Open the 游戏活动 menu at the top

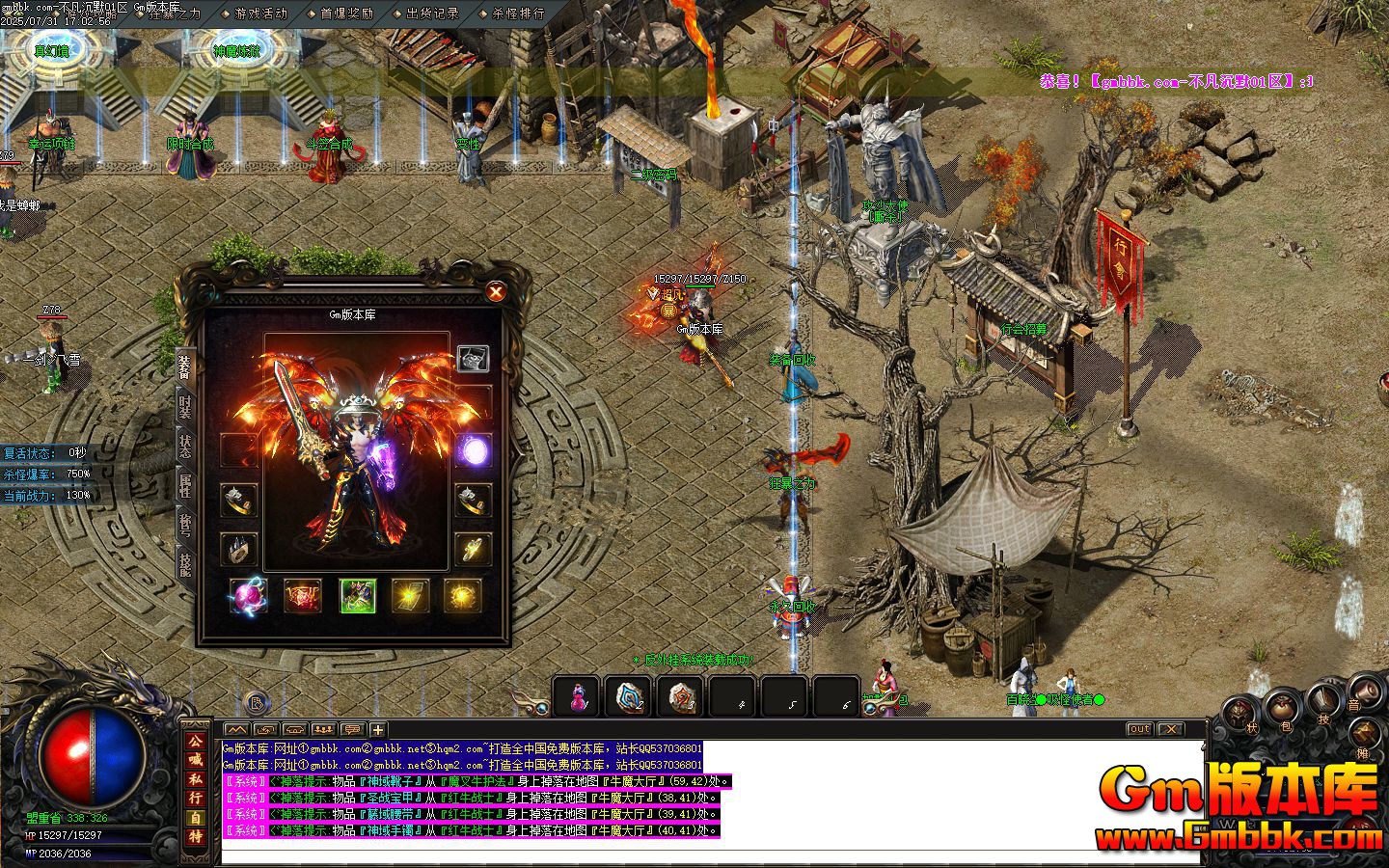pyautogui.click(x=260, y=14)
